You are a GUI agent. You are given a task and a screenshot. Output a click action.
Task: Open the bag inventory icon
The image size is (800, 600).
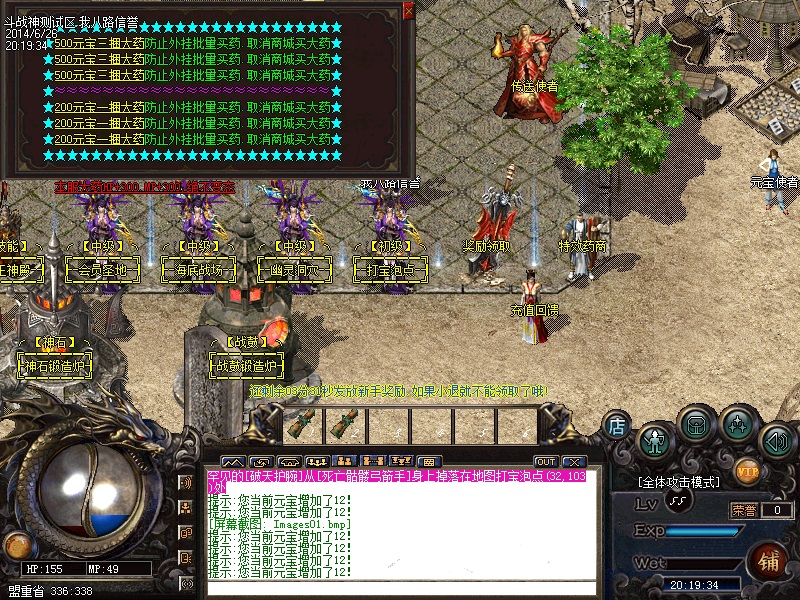pyautogui.click(x=695, y=424)
